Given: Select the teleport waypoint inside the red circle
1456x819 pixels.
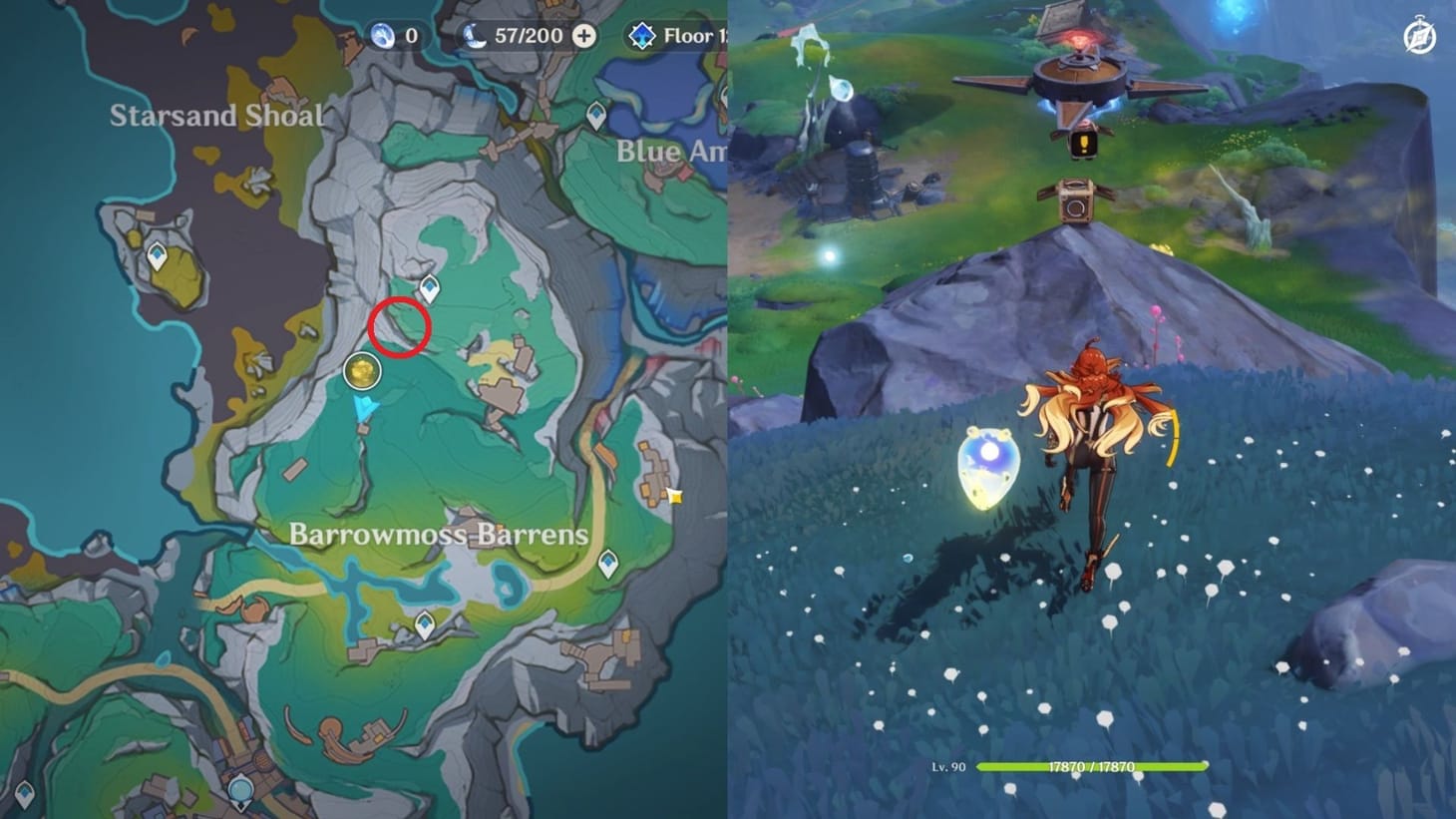Looking at the screenshot, I should 428,285.
